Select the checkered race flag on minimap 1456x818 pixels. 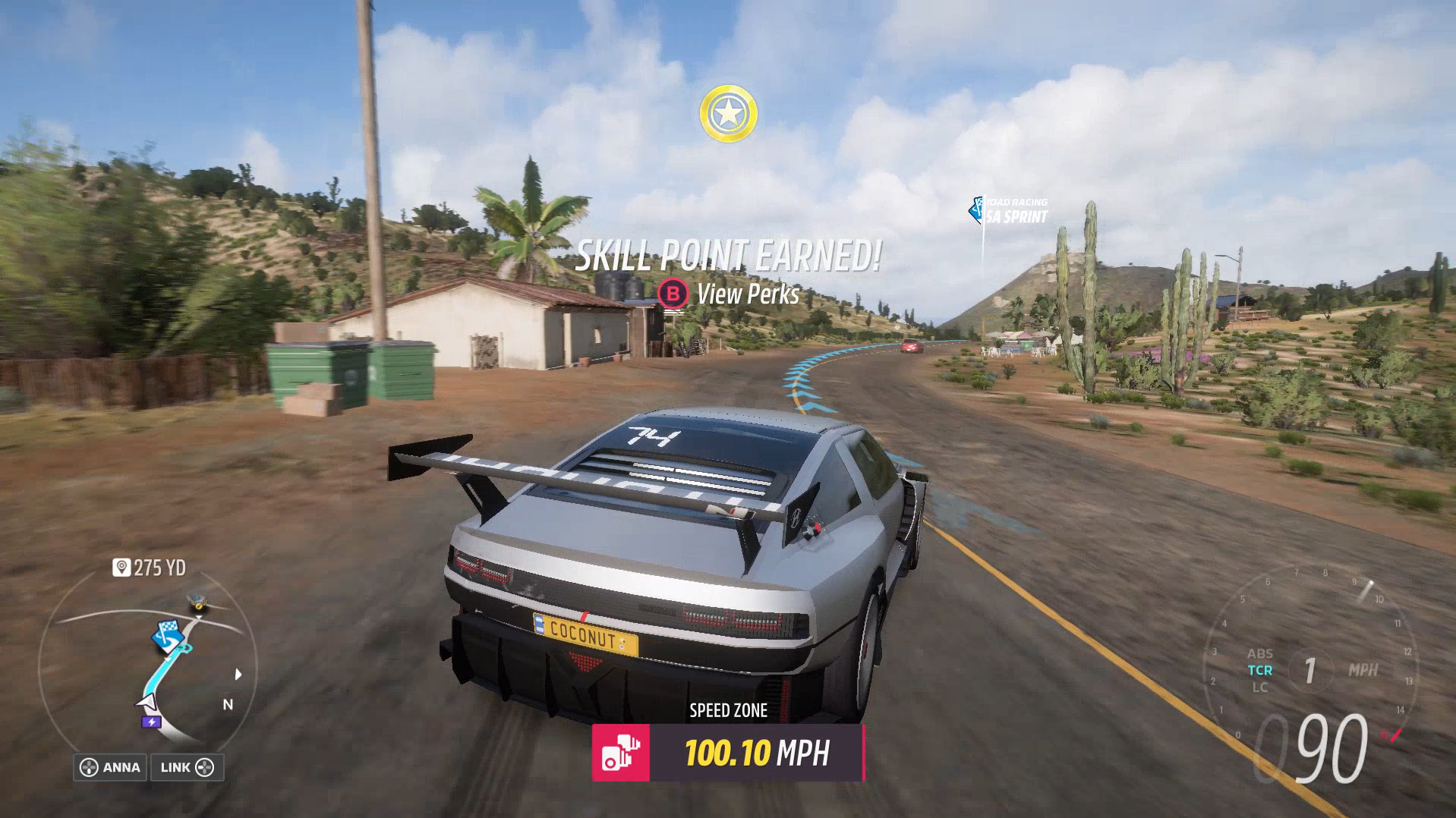pyautogui.click(x=166, y=633)
